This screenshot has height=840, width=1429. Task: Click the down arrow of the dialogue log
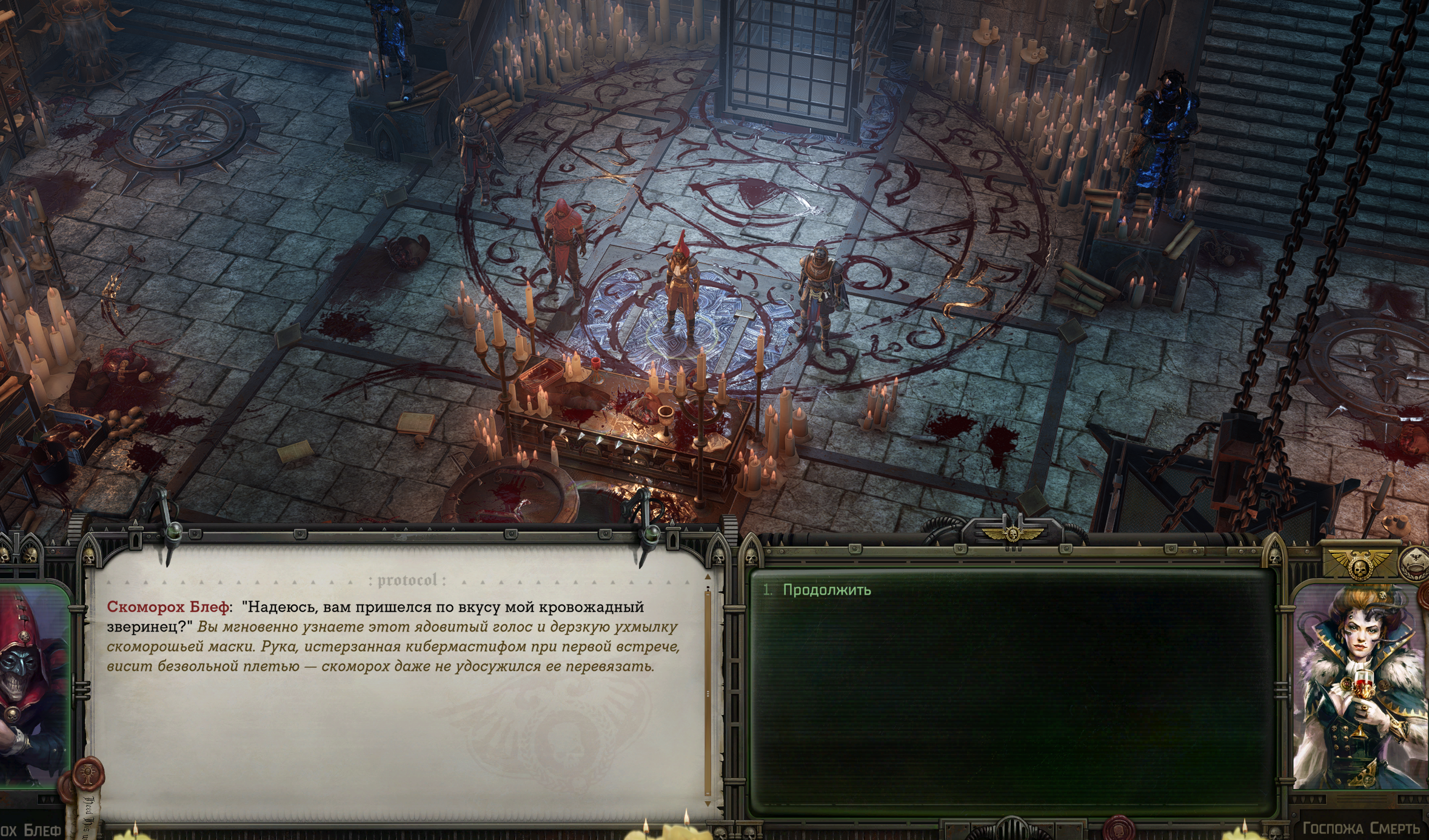pyautogui.click(x=707, y=803)
